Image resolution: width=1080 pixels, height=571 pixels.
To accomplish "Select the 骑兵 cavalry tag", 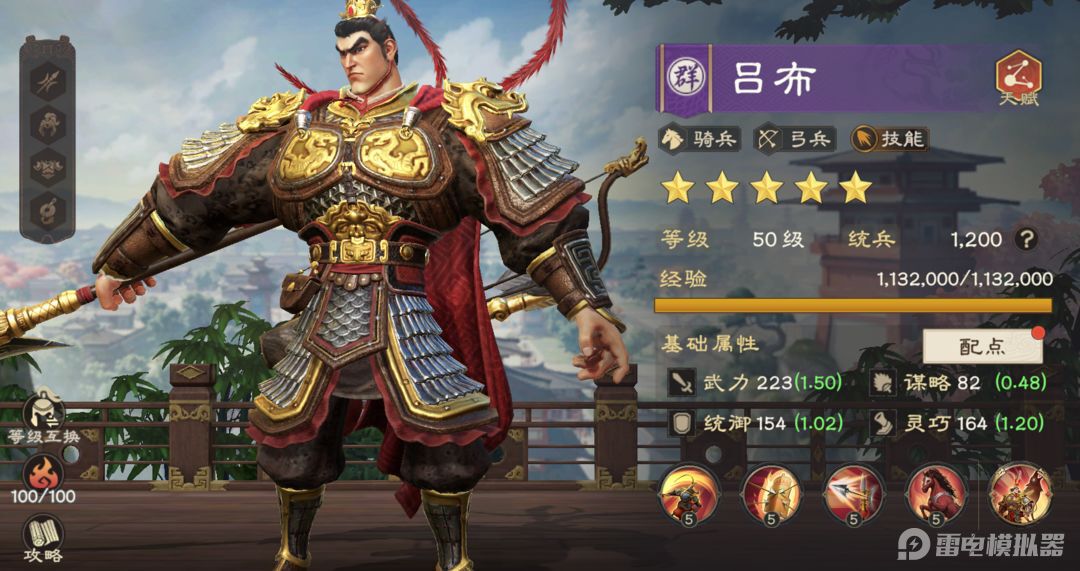I will tap(699, 139).
